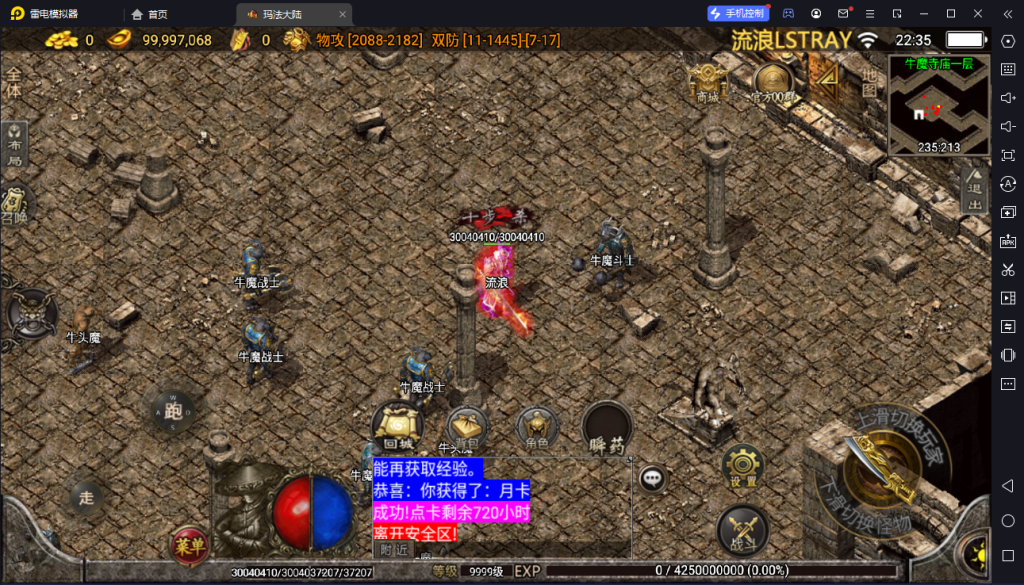Viewport: 1024px width, 585px height.
Task: Open the 背包 backpack
Action: pyautogui.click(x=465, y=427)
